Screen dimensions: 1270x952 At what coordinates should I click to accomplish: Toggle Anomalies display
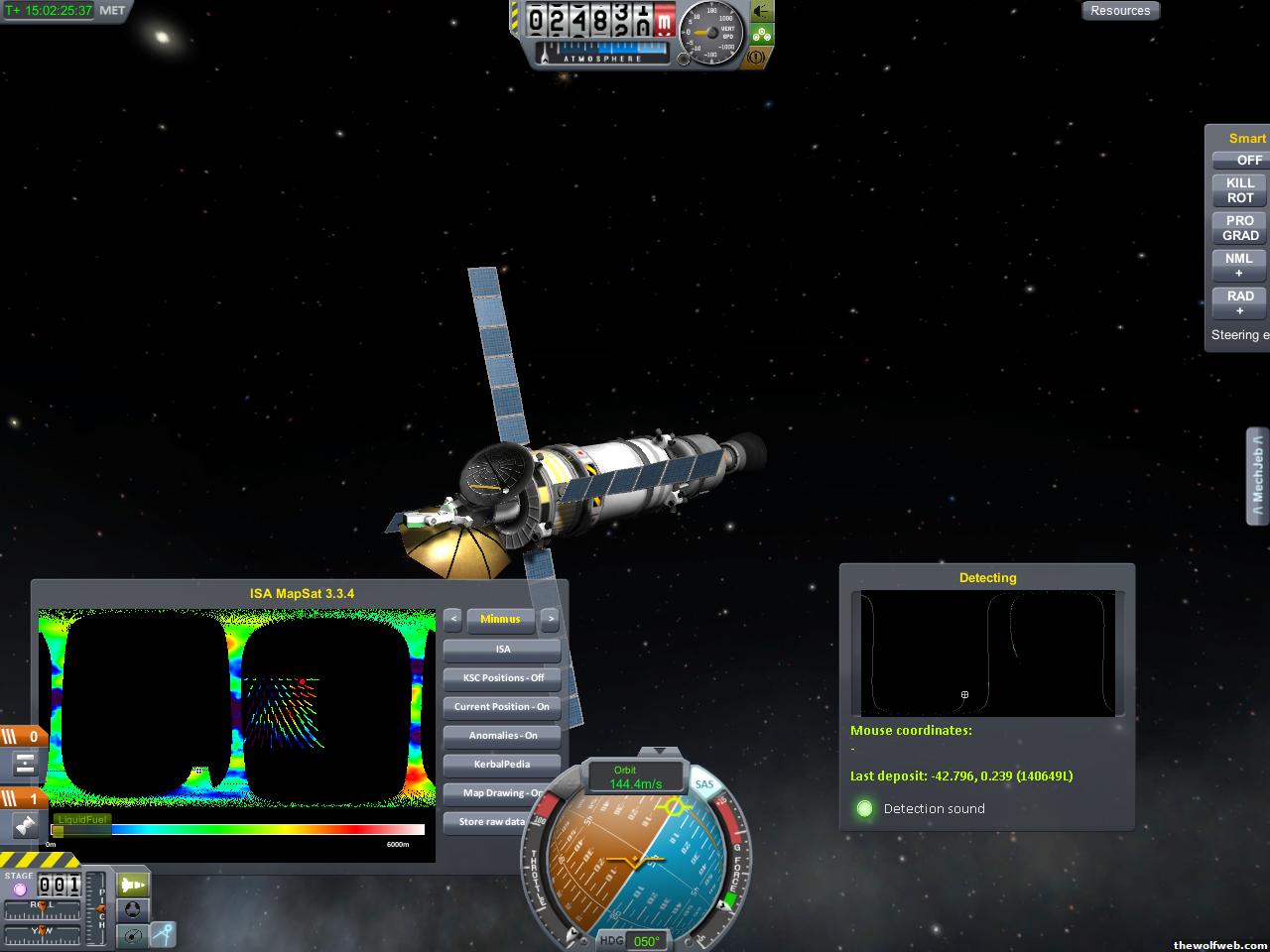(x=502, y=736)
